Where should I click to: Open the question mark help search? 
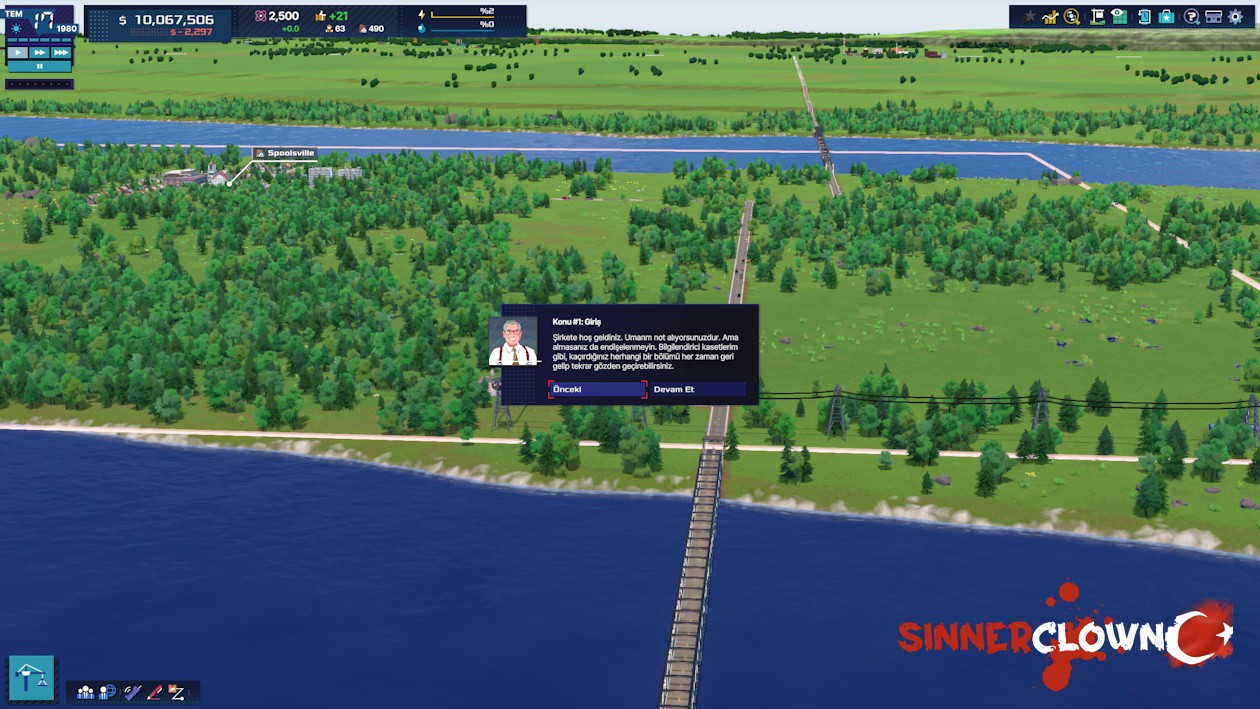pyautogui.click(x=1191, y=17)
